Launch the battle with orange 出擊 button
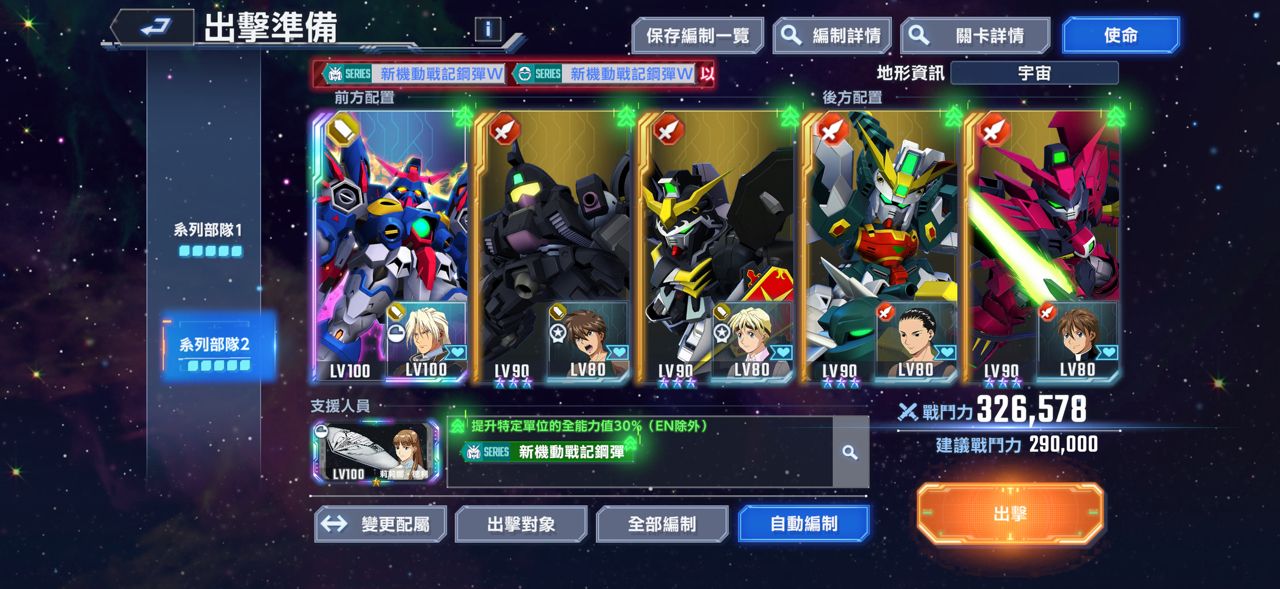The image size is (1280, 589). pos(1010,514)
